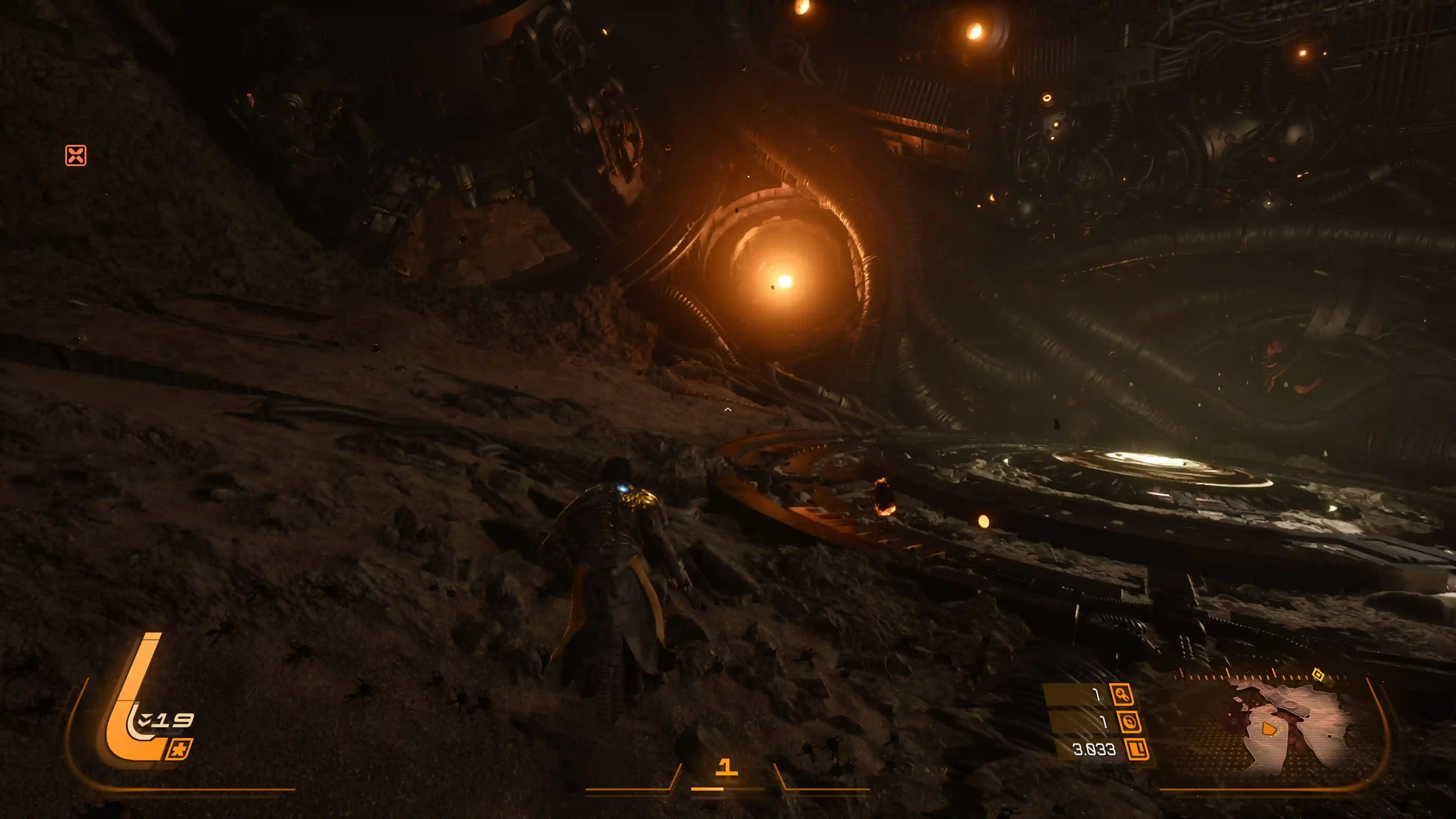Click the crossed-square marker icon at upper left

[76, 155]
